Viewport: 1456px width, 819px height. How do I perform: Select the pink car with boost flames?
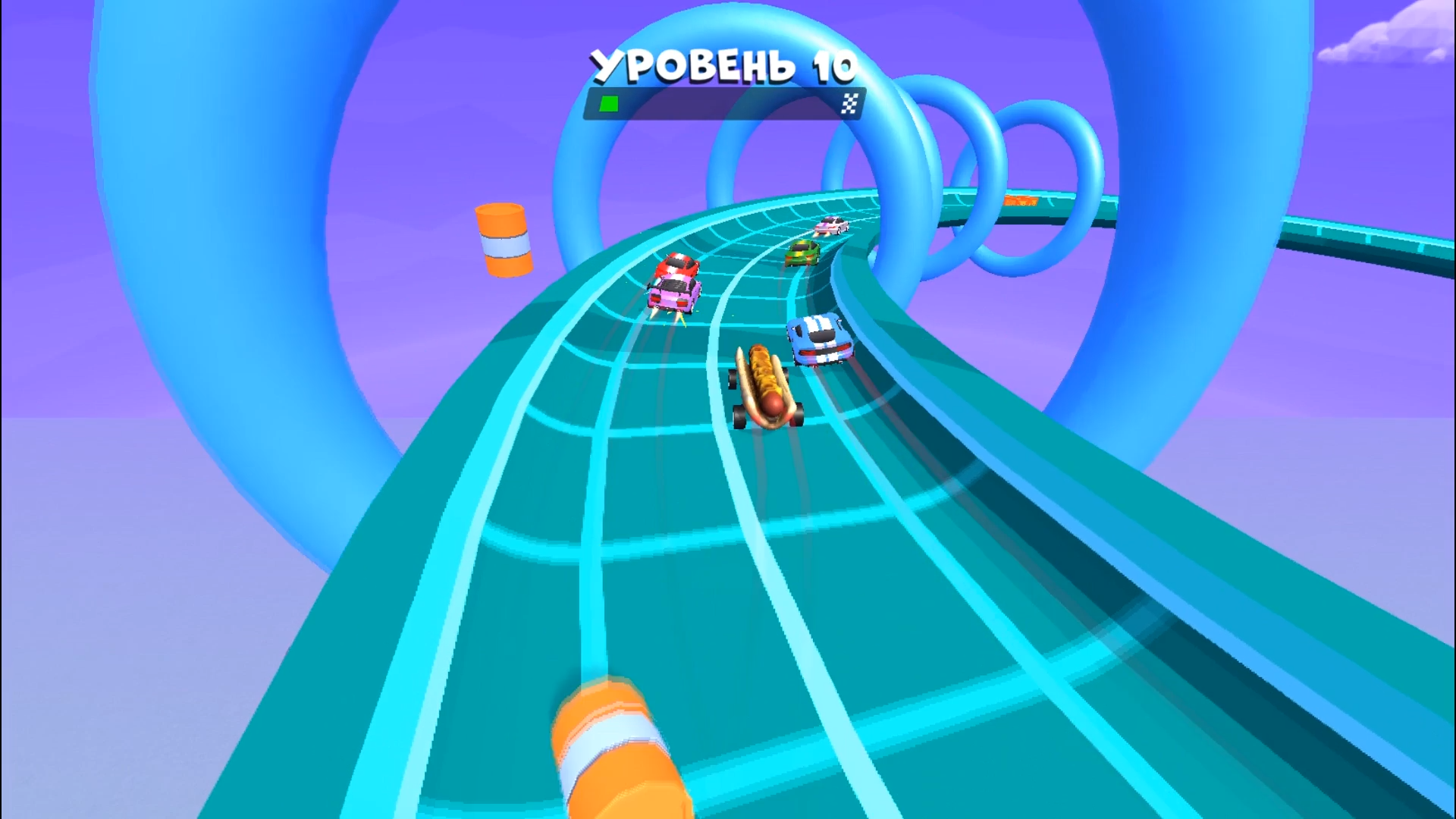(x=670, y=296)
